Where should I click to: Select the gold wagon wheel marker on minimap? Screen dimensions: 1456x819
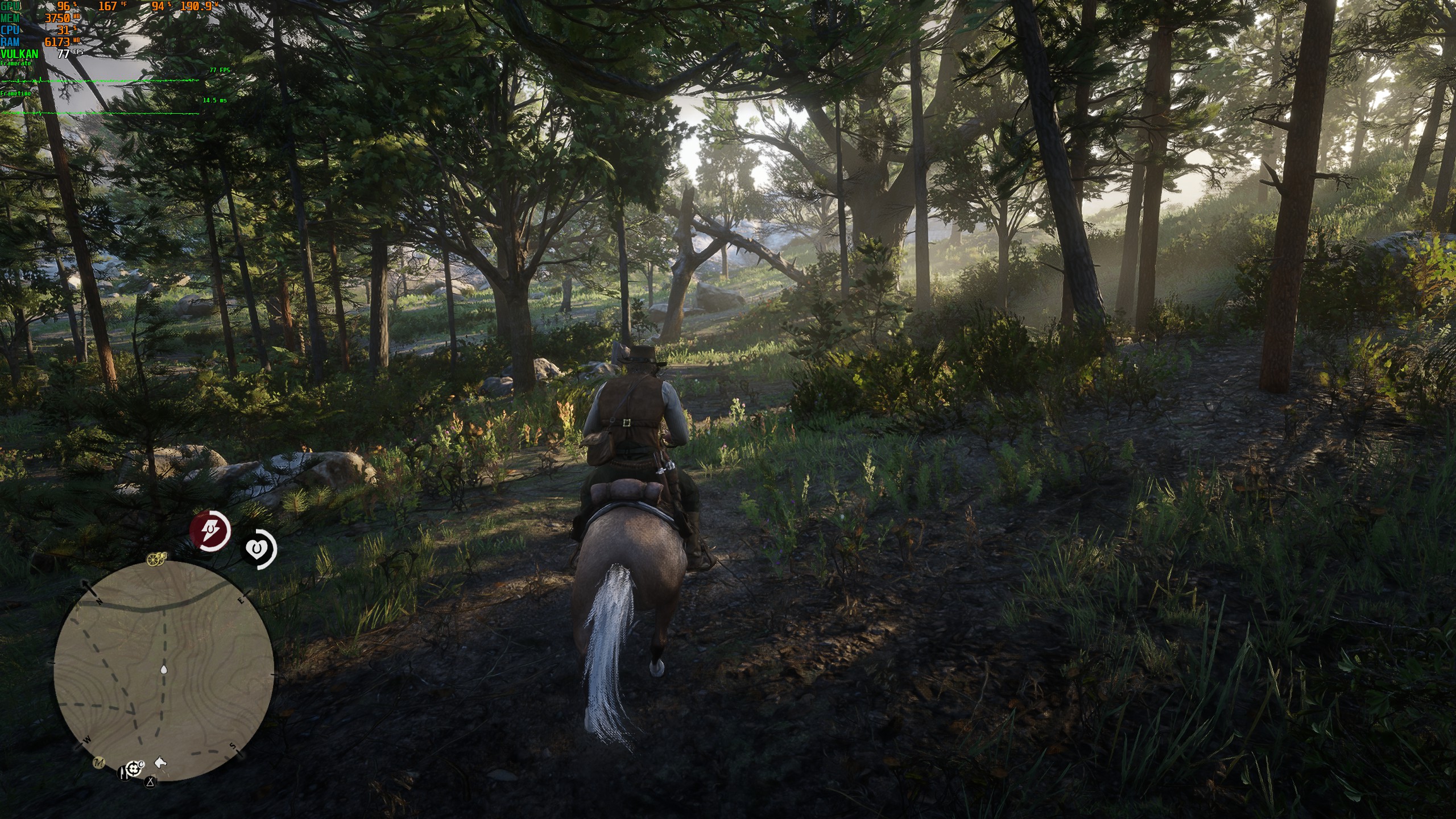[x=153, y=560]
